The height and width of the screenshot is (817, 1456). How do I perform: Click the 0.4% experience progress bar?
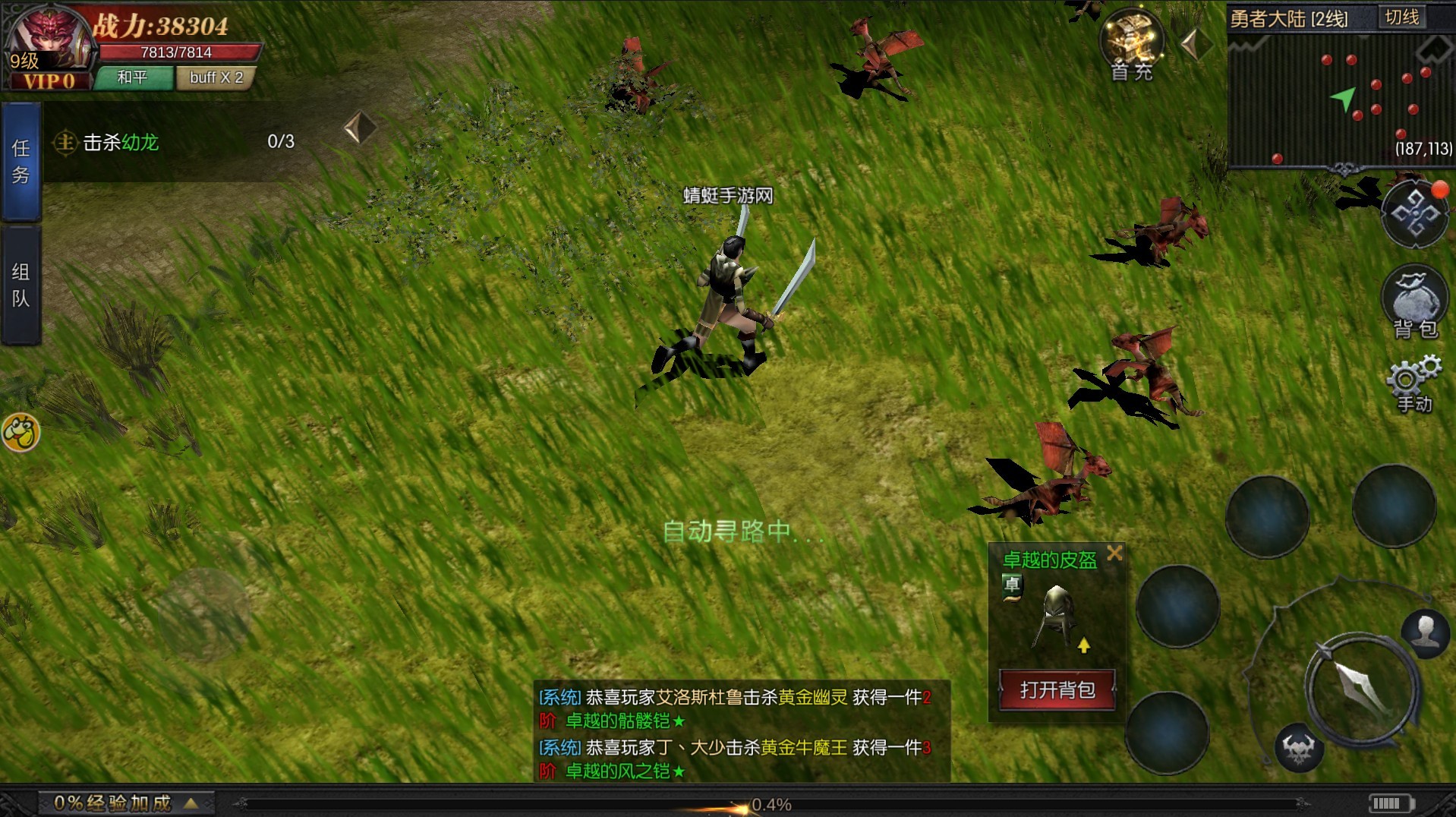(x=770, y=803)
